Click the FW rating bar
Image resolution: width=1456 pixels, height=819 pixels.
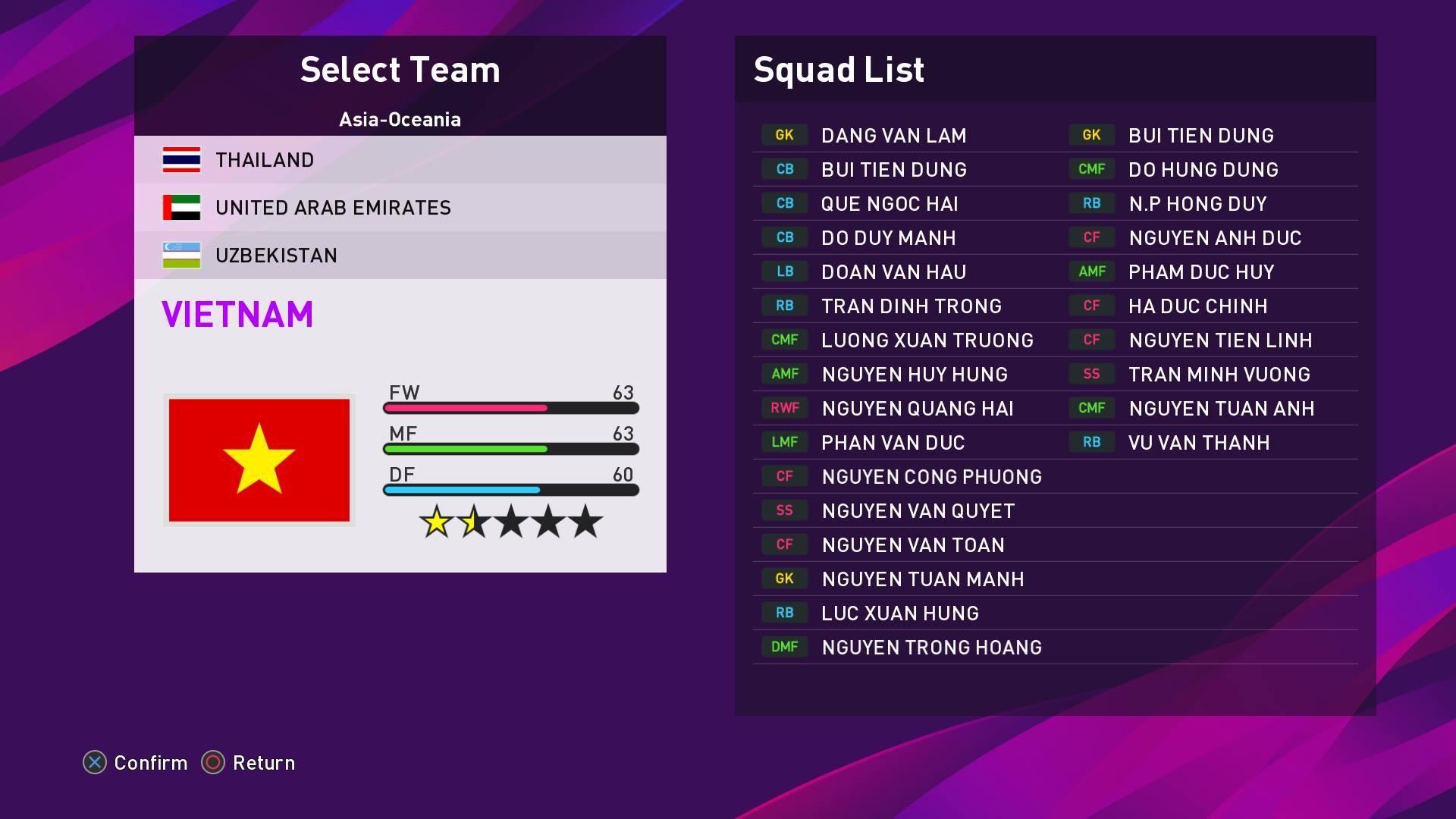pyautogui.click(x=510, y=407)
